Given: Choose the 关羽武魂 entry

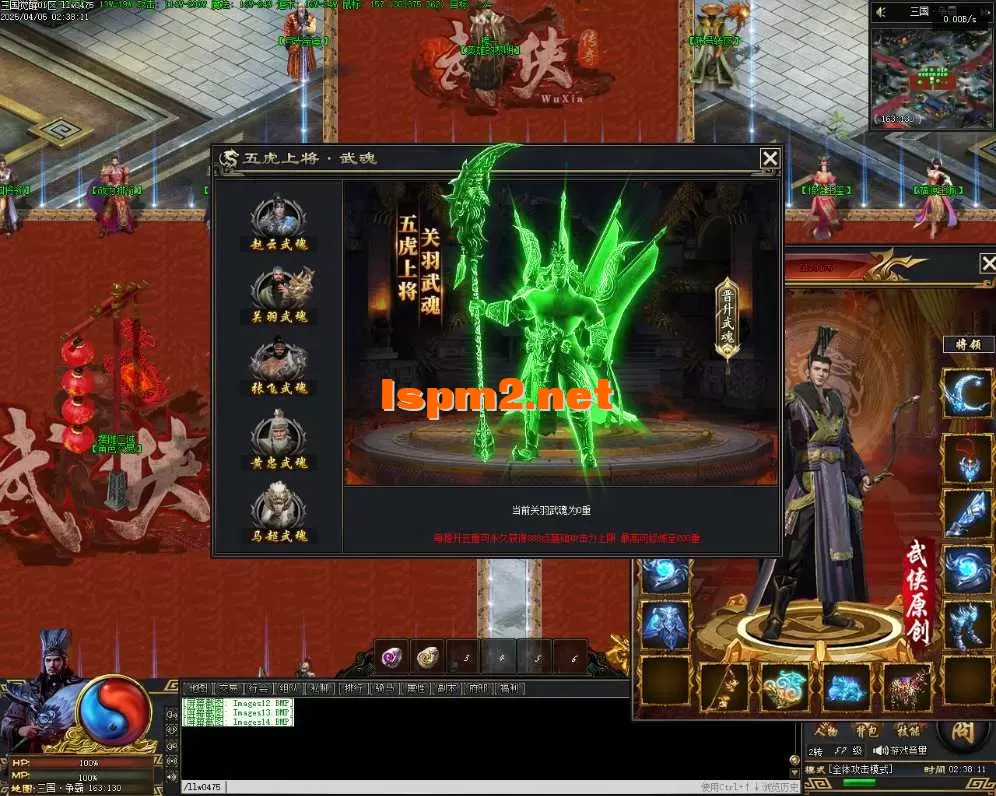Looking at the screenshot, I should coord(279,294).
